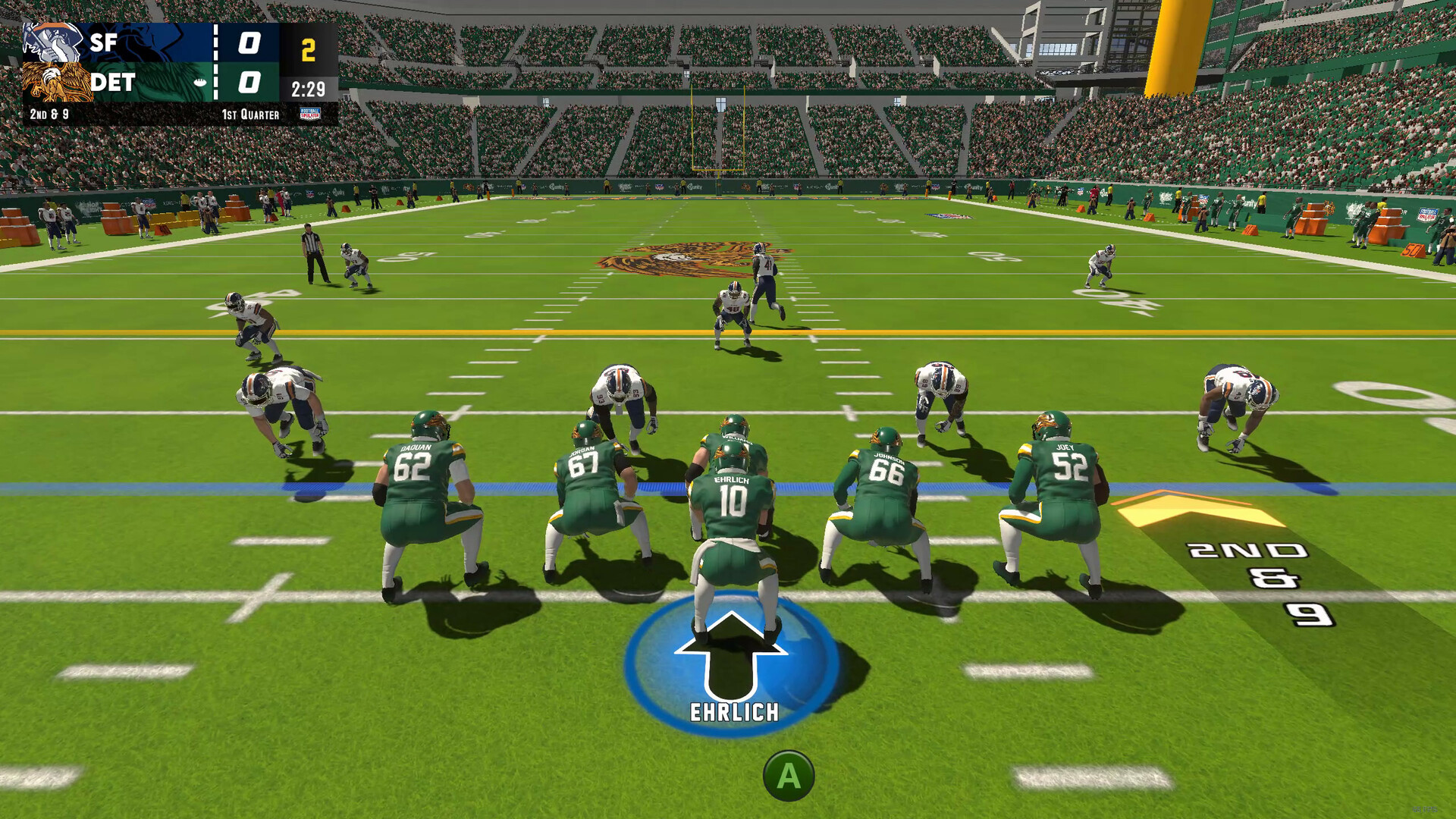The image size is (1456, 819).
Task: Click the EHRLICH name label
Action: click(x=734, y=711)
